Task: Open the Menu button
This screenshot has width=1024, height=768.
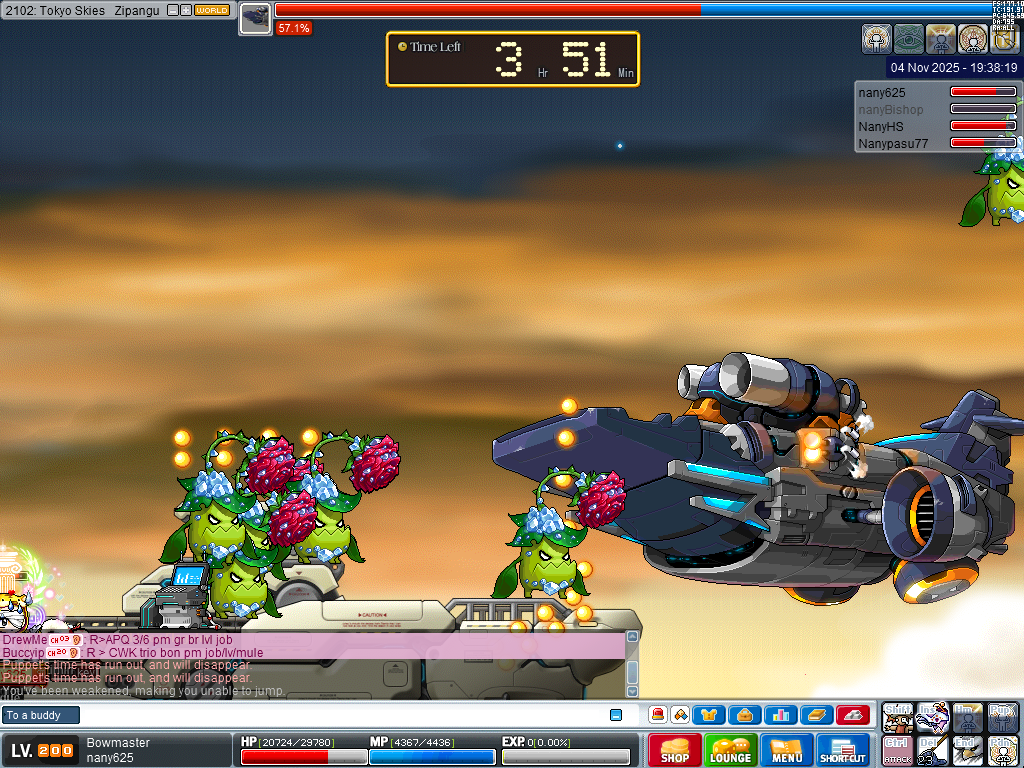Action: 787,751
